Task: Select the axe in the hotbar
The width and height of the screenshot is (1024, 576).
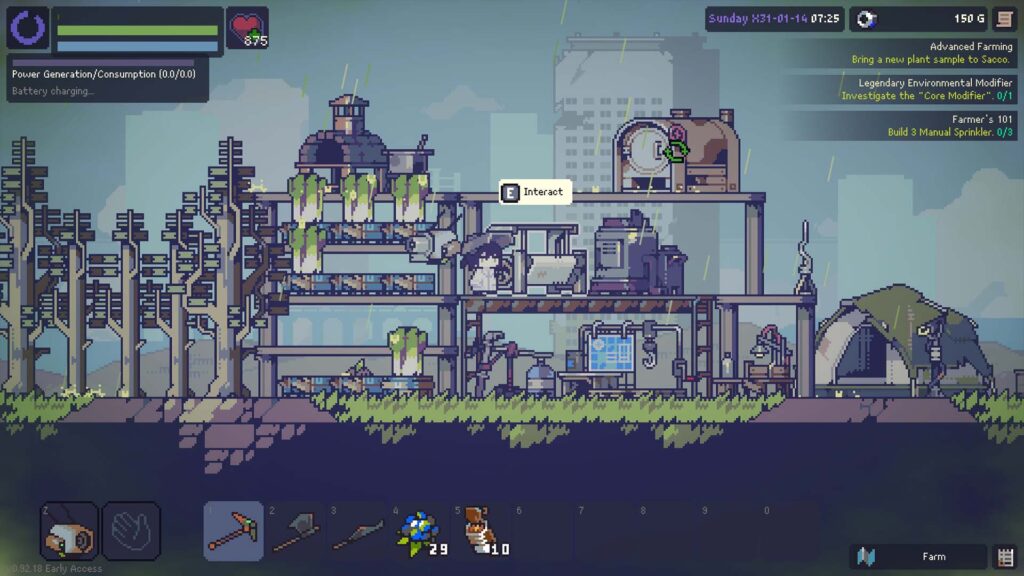Action: pyautogui.click(x=295, y=531)
